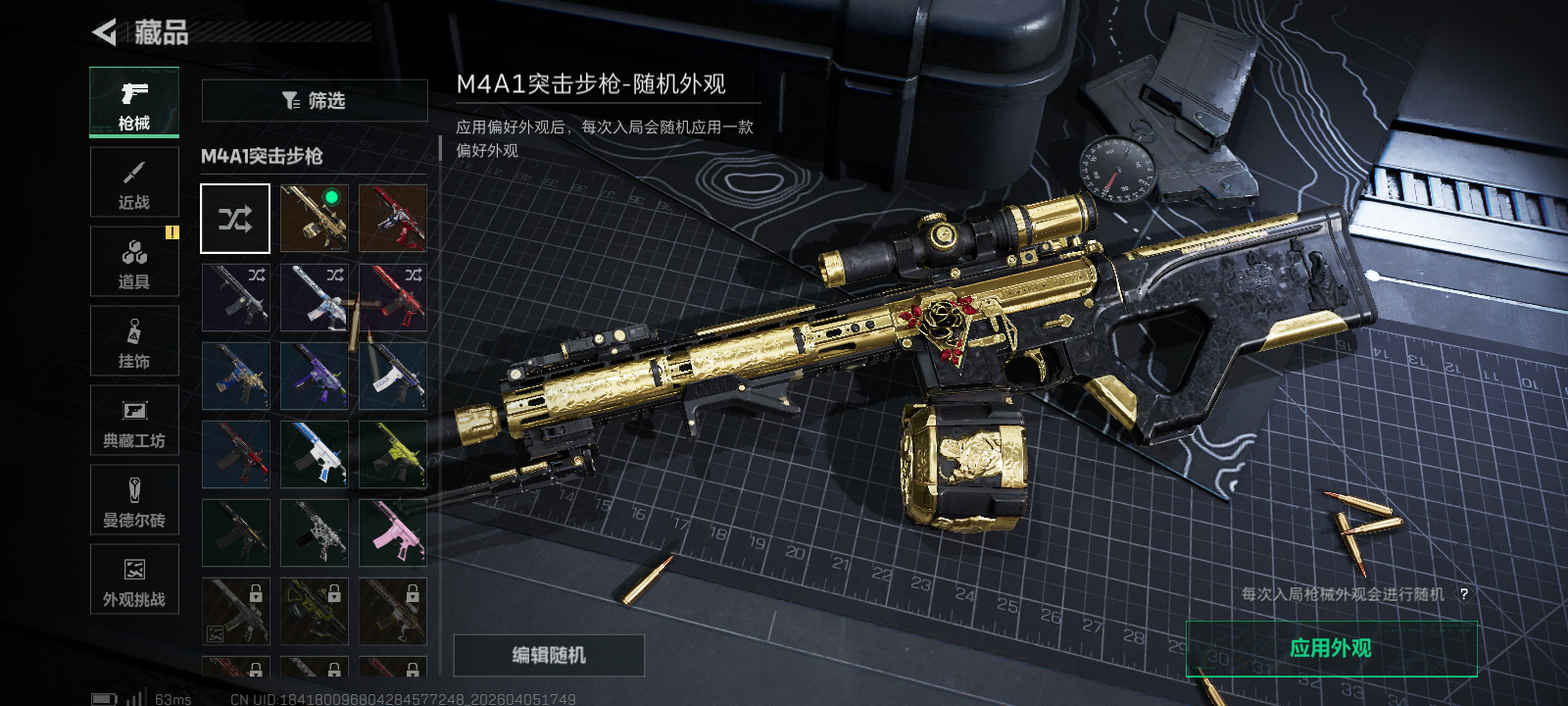Select the random skin shuffle tile
1568x706 pixels.
pos(235,218)
